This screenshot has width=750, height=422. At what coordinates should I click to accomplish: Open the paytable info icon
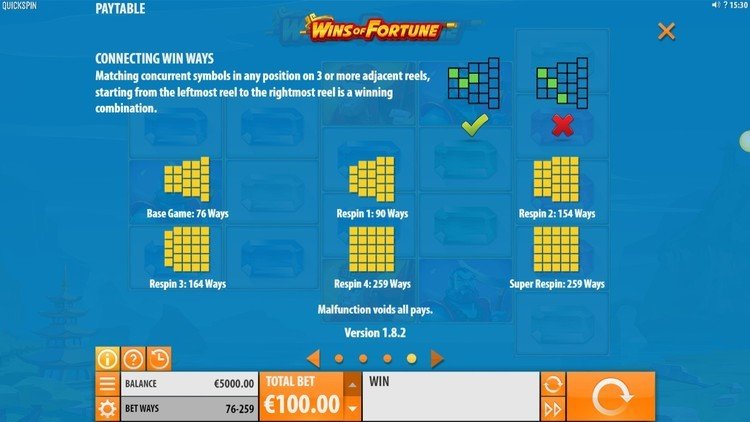coord(107,359)
